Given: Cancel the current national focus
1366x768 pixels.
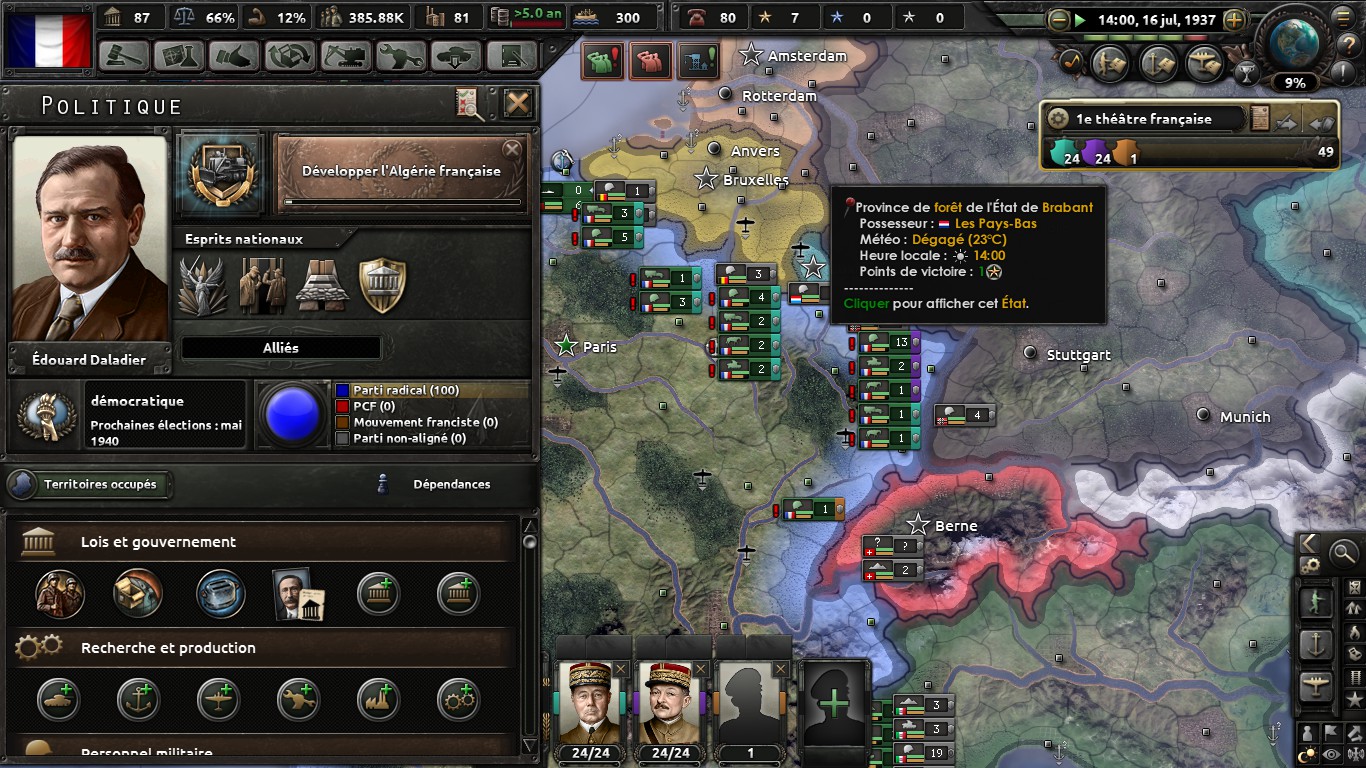Looking at the screenshot, I should (x=511, y=150).
